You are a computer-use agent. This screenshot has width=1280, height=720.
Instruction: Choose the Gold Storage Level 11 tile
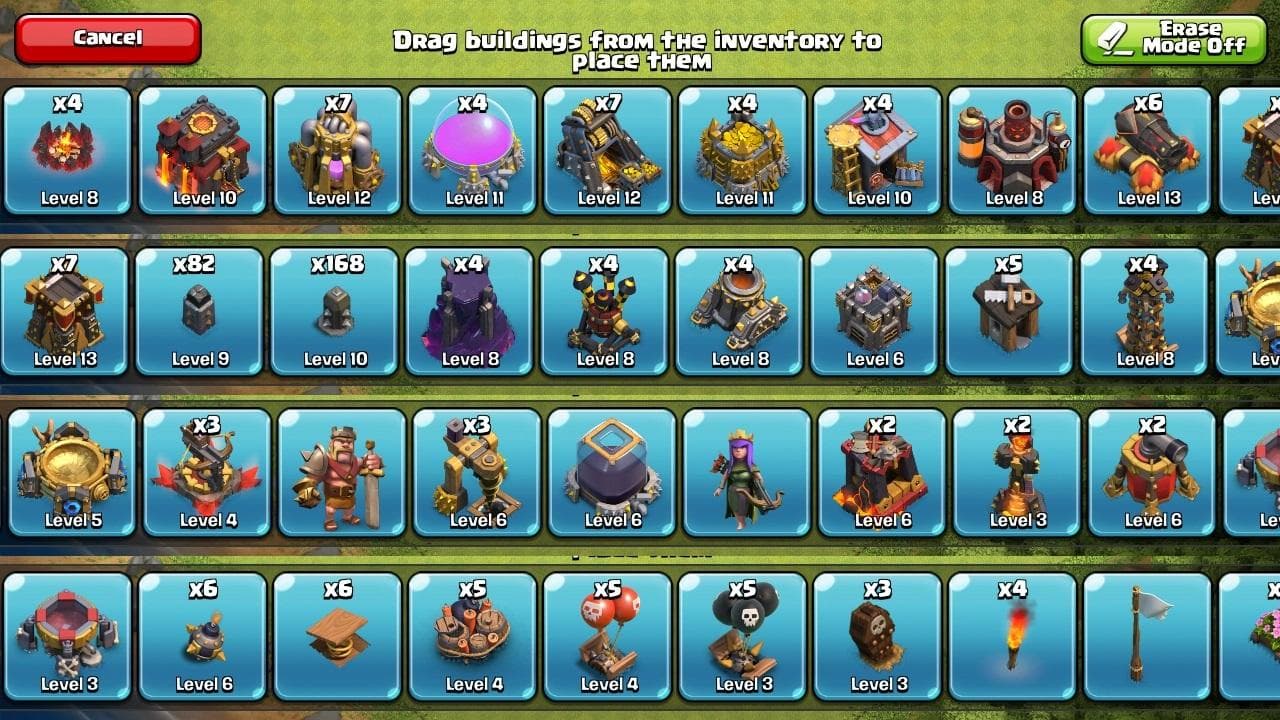click(743, 150)
